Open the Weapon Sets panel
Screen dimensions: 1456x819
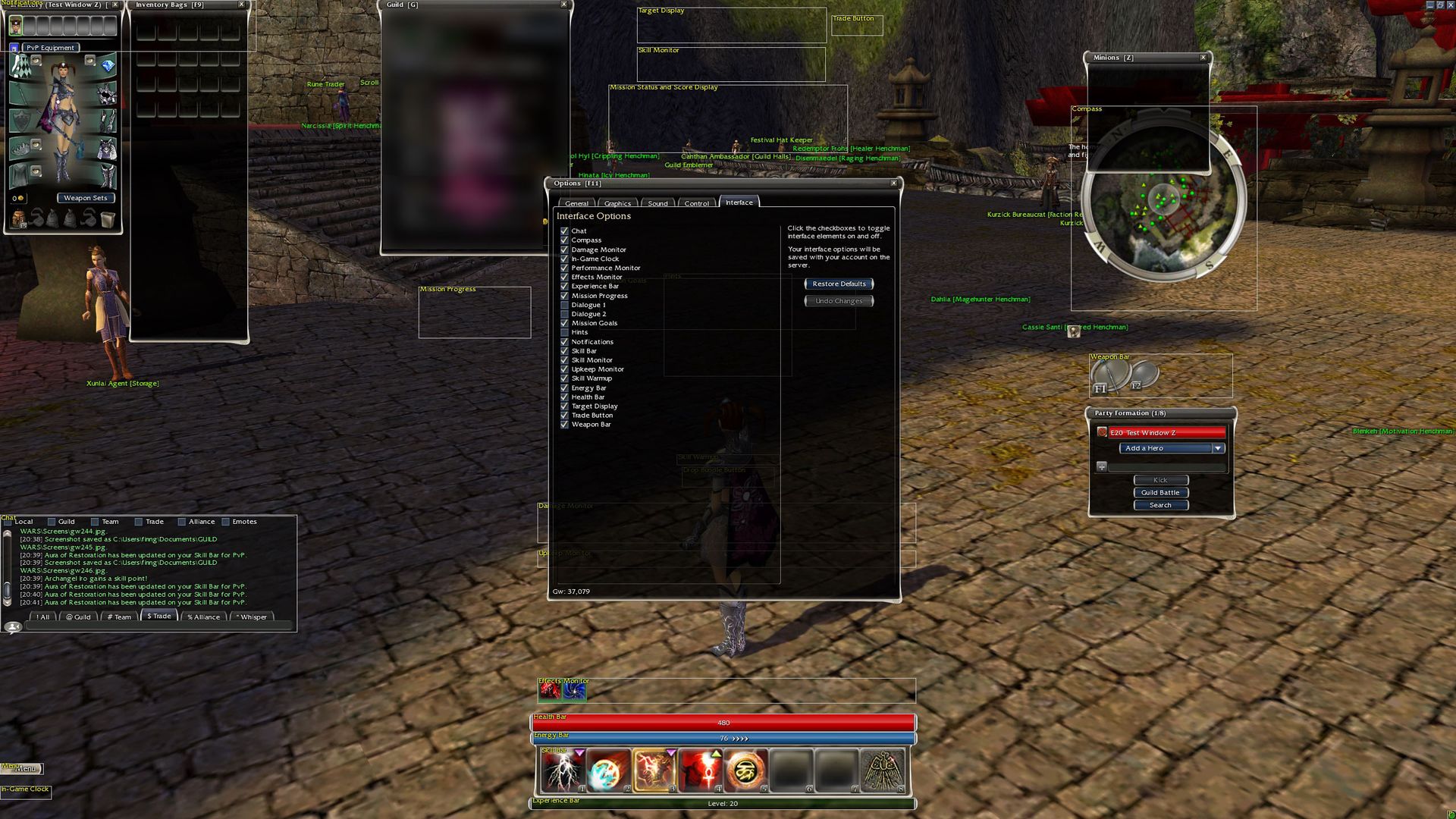[86, 198]
